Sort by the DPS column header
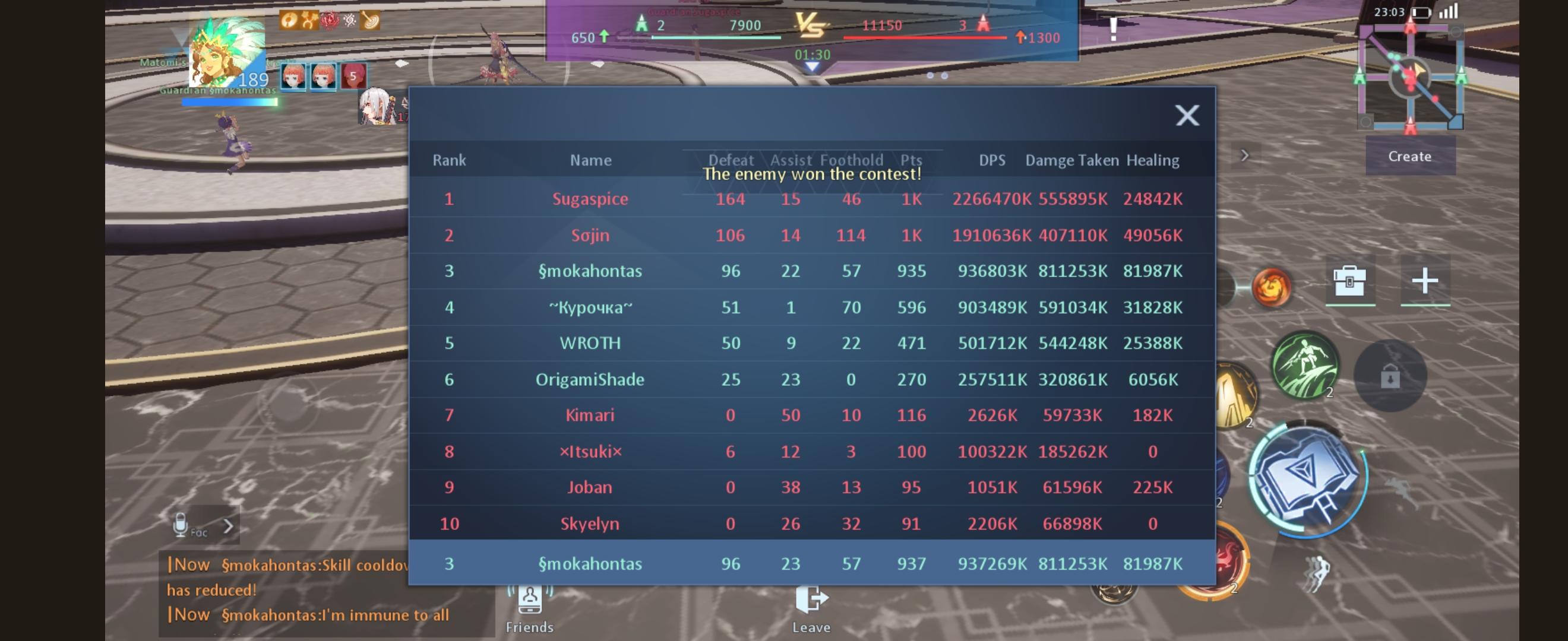 tap(992, 160)
